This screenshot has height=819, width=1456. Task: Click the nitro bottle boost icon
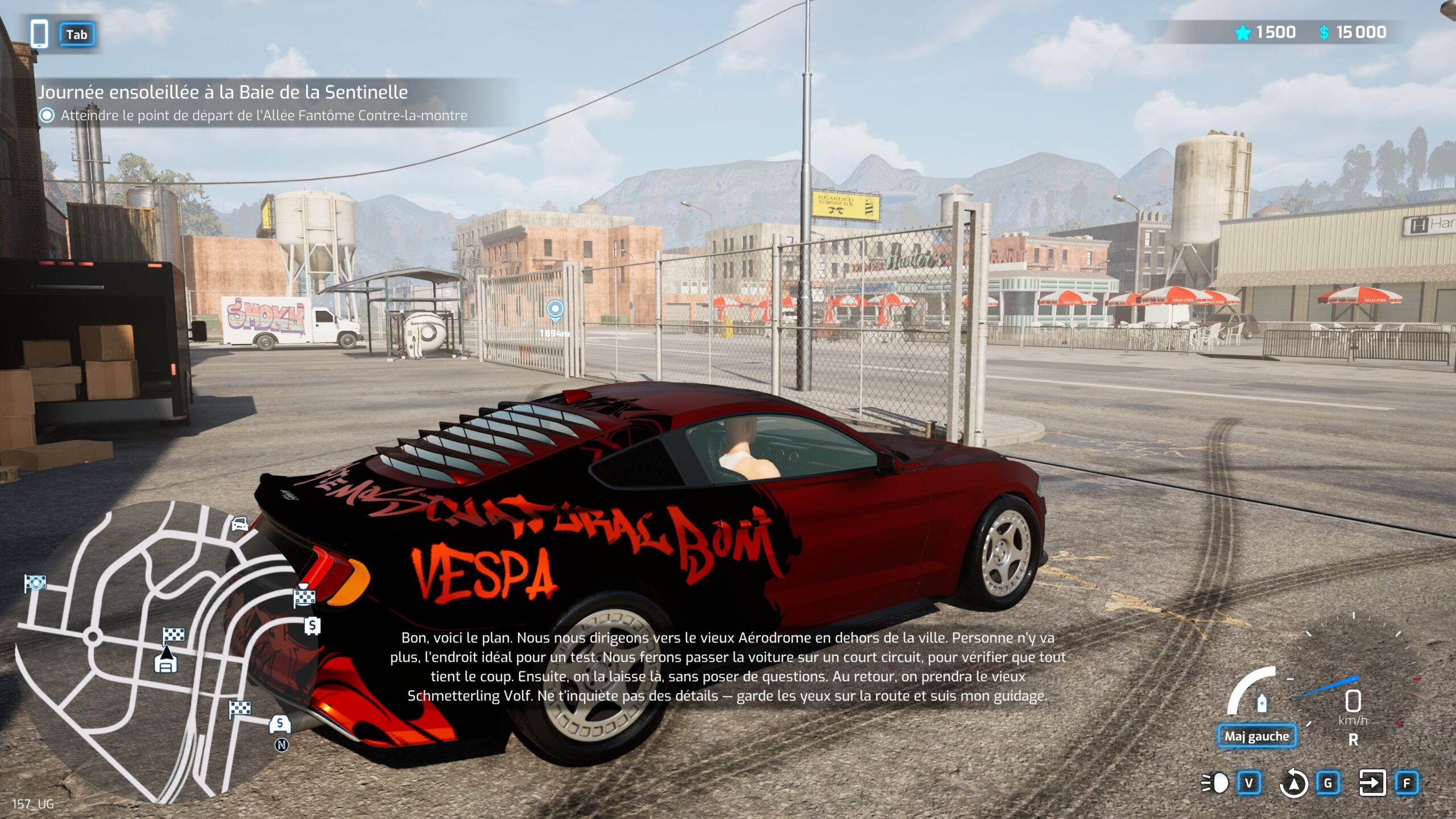1261,704
